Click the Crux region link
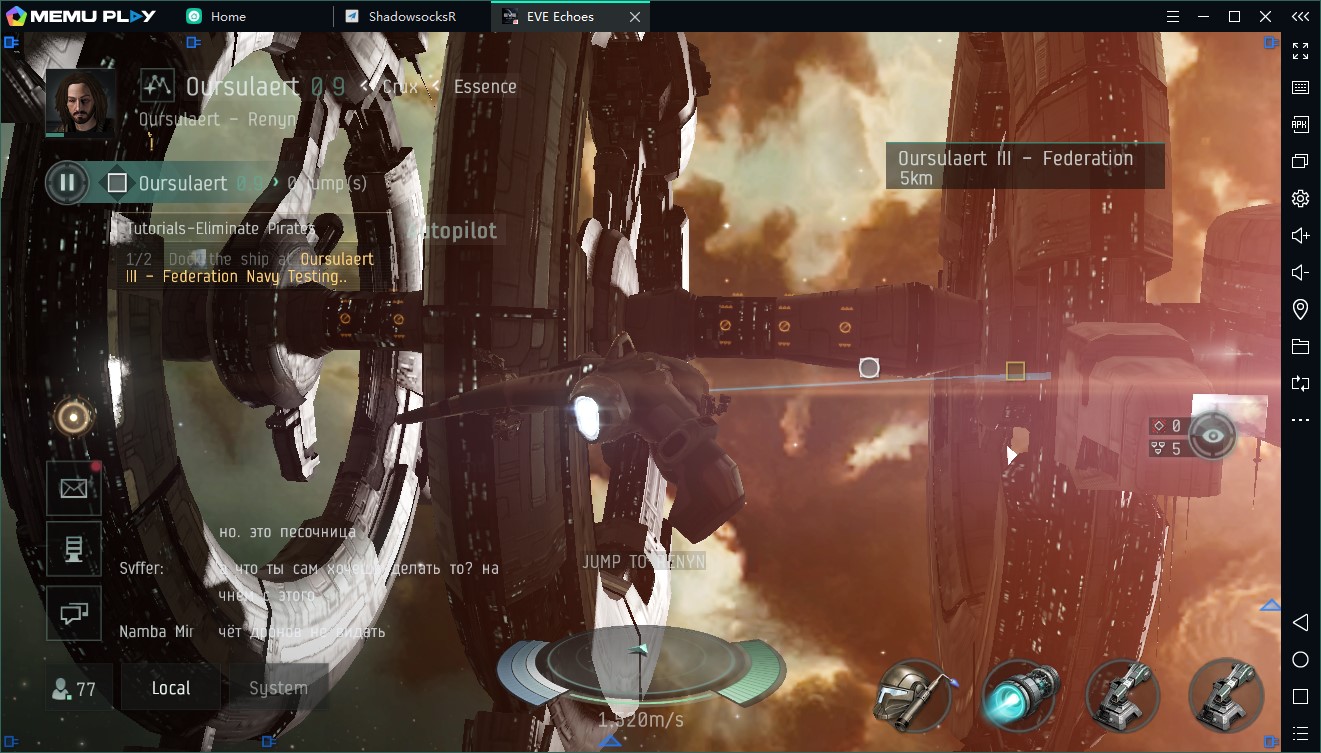This screenshot has width=1321, height=753. [400, 87]
